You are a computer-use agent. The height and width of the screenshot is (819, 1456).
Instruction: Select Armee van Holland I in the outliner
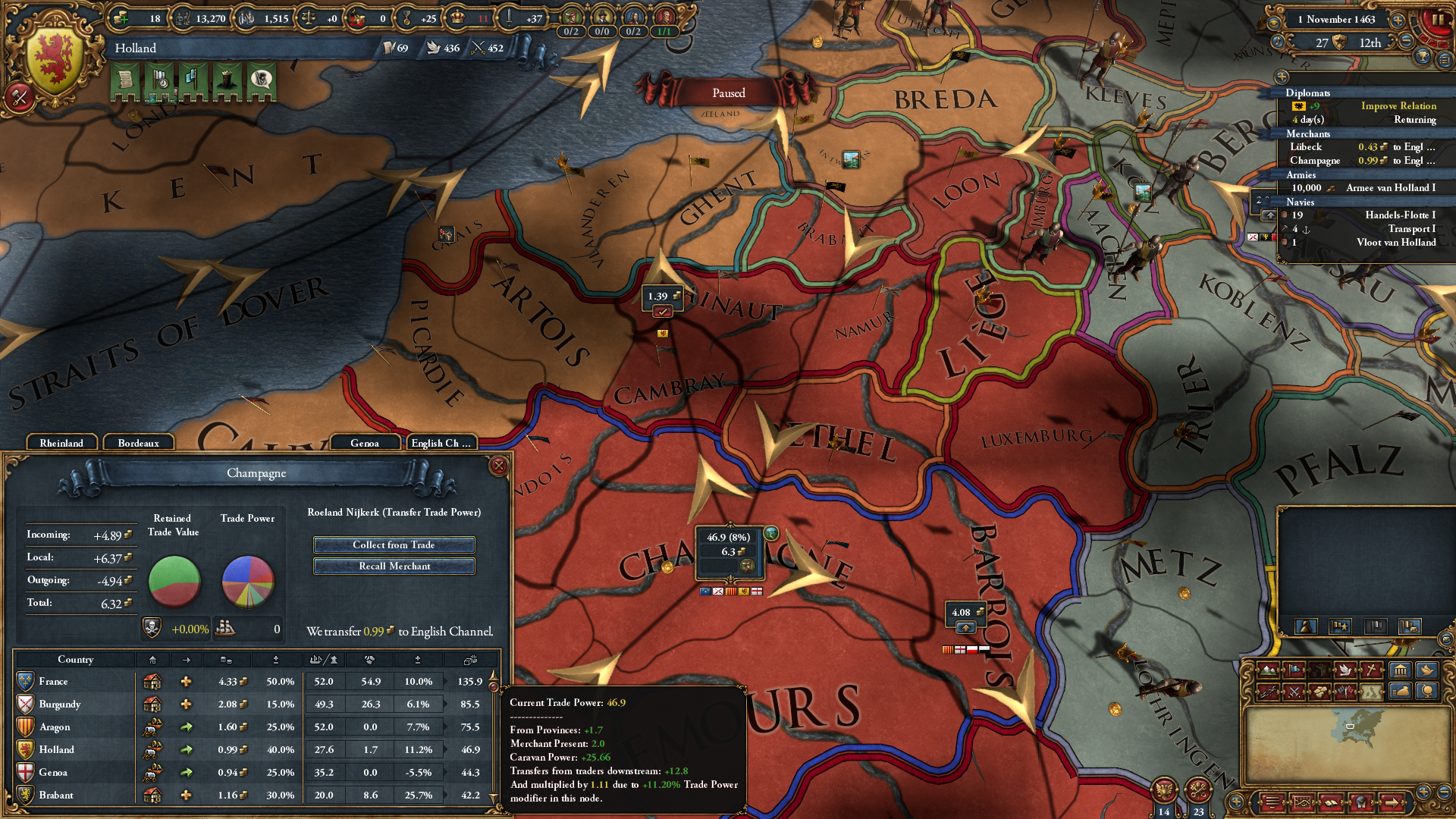point(1391,188)
